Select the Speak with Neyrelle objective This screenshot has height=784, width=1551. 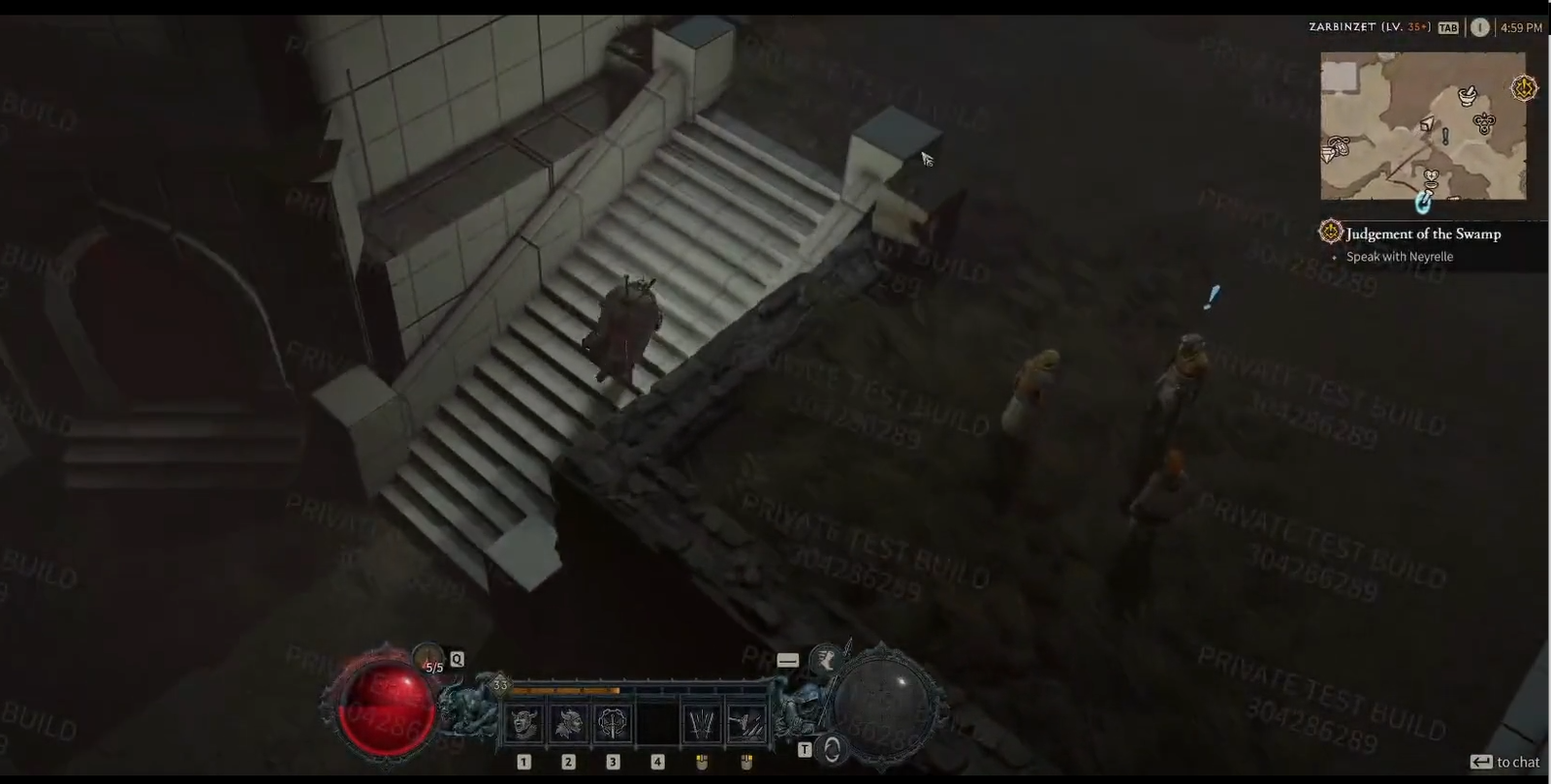1400,257
